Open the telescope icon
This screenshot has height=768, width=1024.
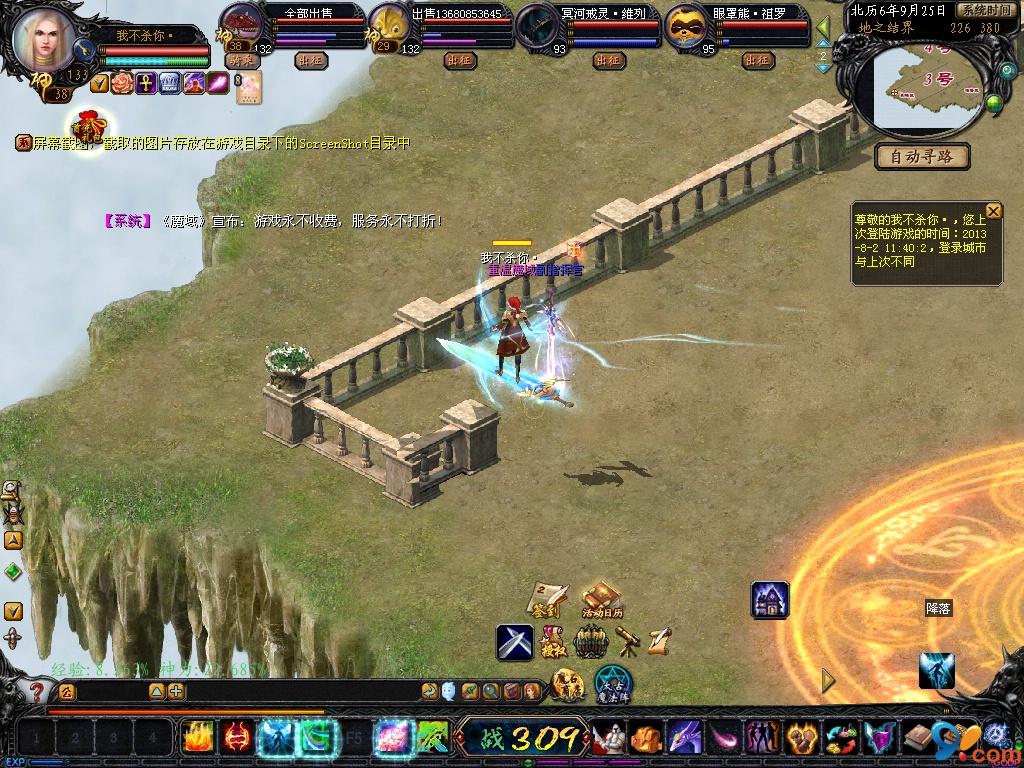(x=628, y=640)
